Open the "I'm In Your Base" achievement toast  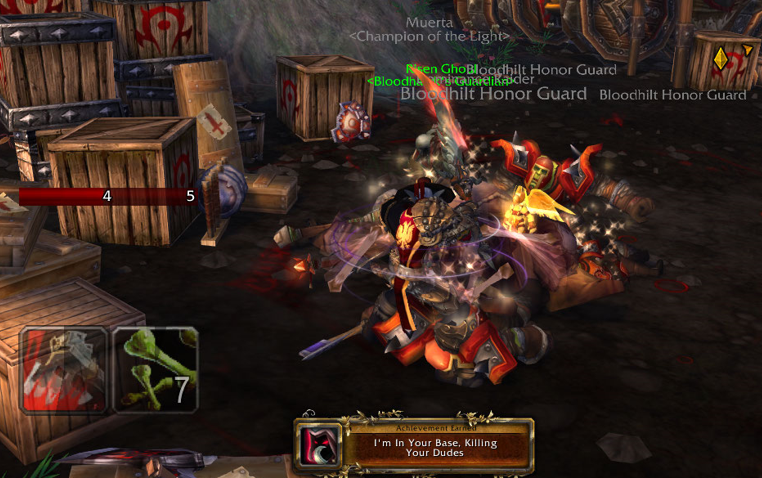pyautogui.click(x=414, y=445)
